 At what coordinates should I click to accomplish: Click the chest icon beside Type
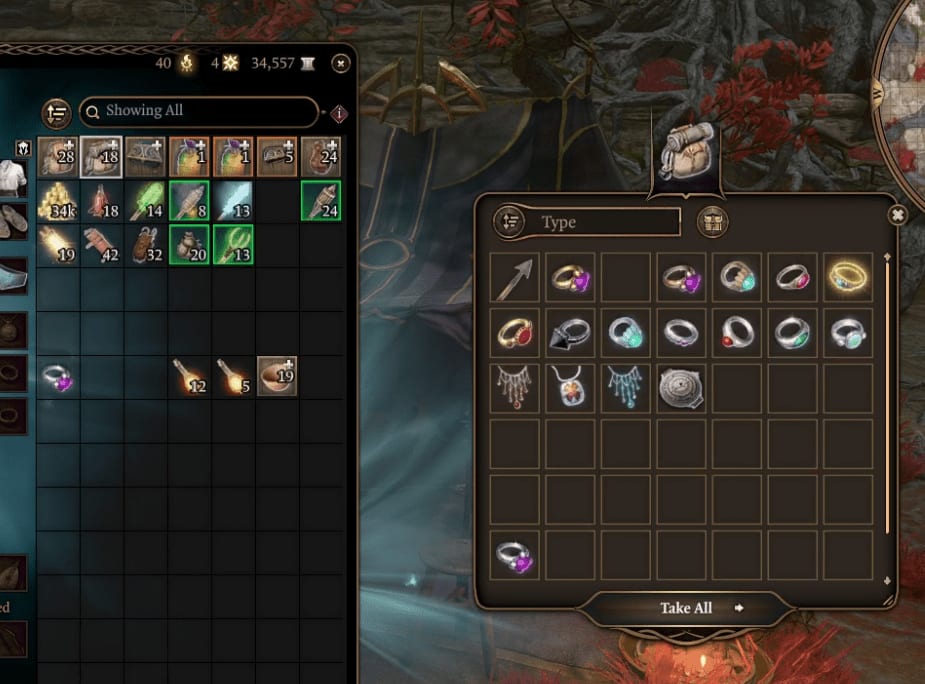click(713, 222)
